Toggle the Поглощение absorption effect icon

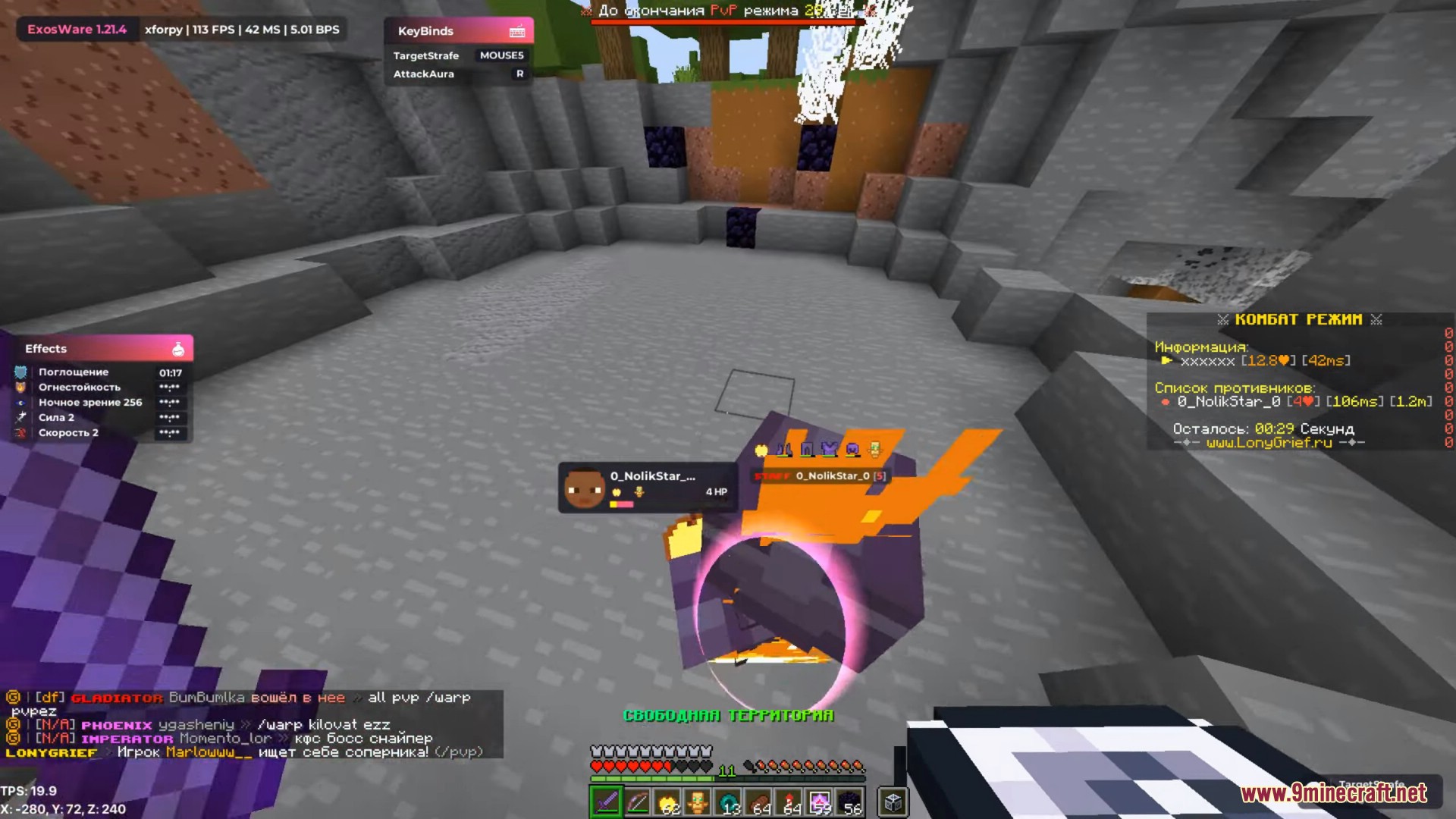click(21, 372)
